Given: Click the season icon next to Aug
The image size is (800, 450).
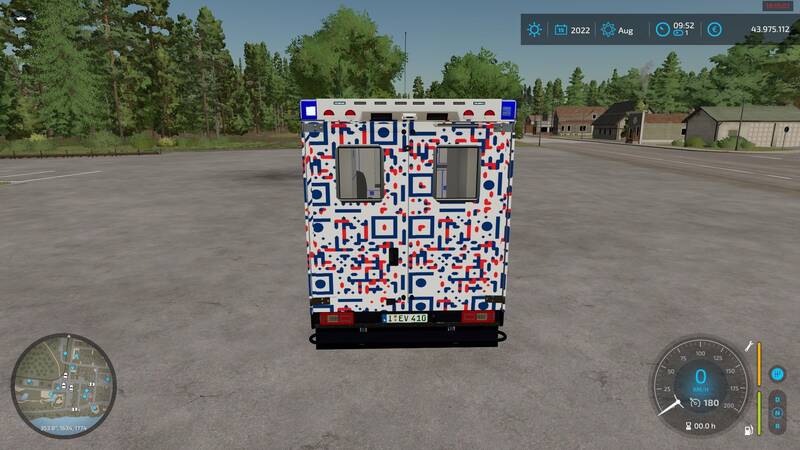Looking at the screenshot, I should coord(608,30).
